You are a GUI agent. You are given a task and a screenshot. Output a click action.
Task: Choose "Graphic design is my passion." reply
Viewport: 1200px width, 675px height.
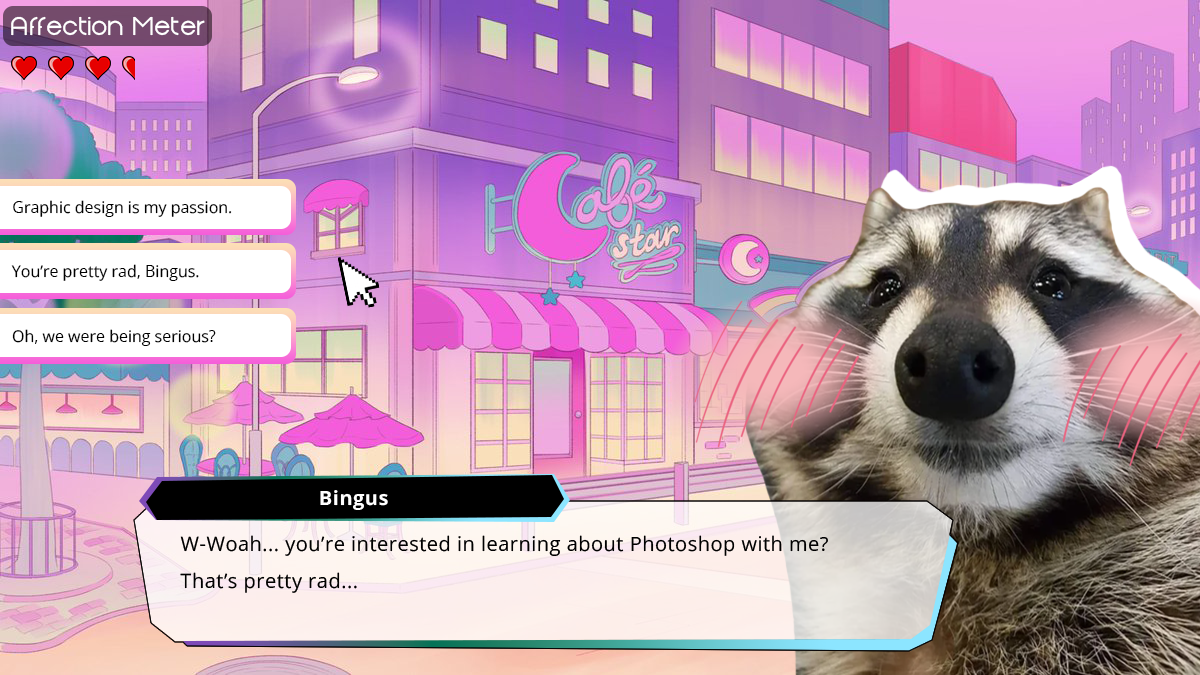click(140, 207)
